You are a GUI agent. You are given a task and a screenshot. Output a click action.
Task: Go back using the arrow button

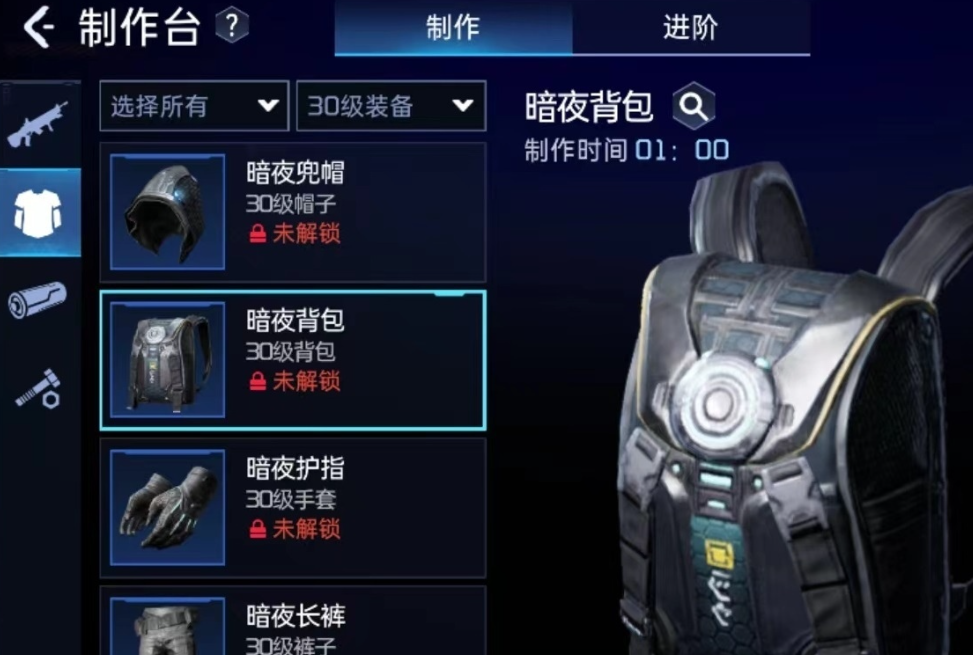pyautogui.click(x=38, y=28)
